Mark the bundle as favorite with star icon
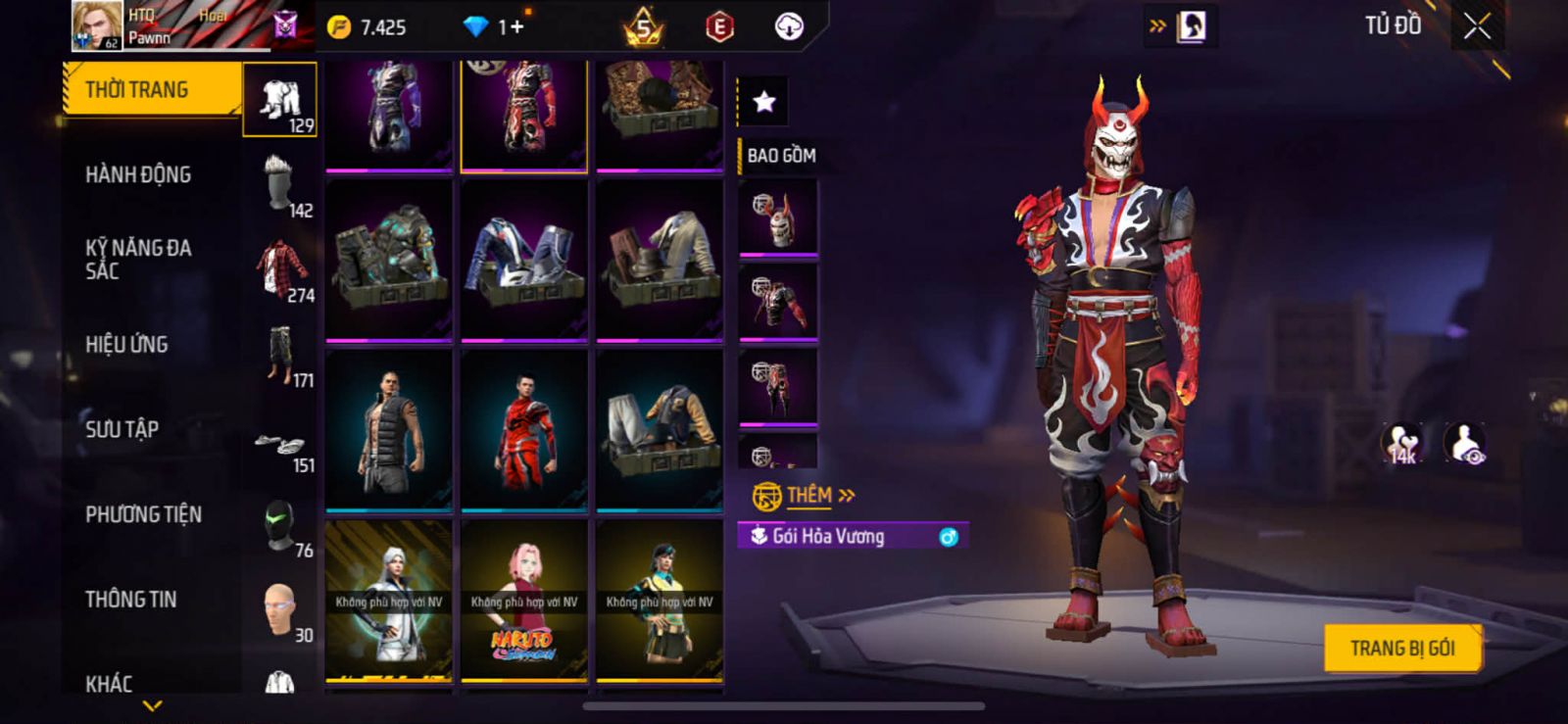The image size is (1568, 724). (763, 101)
